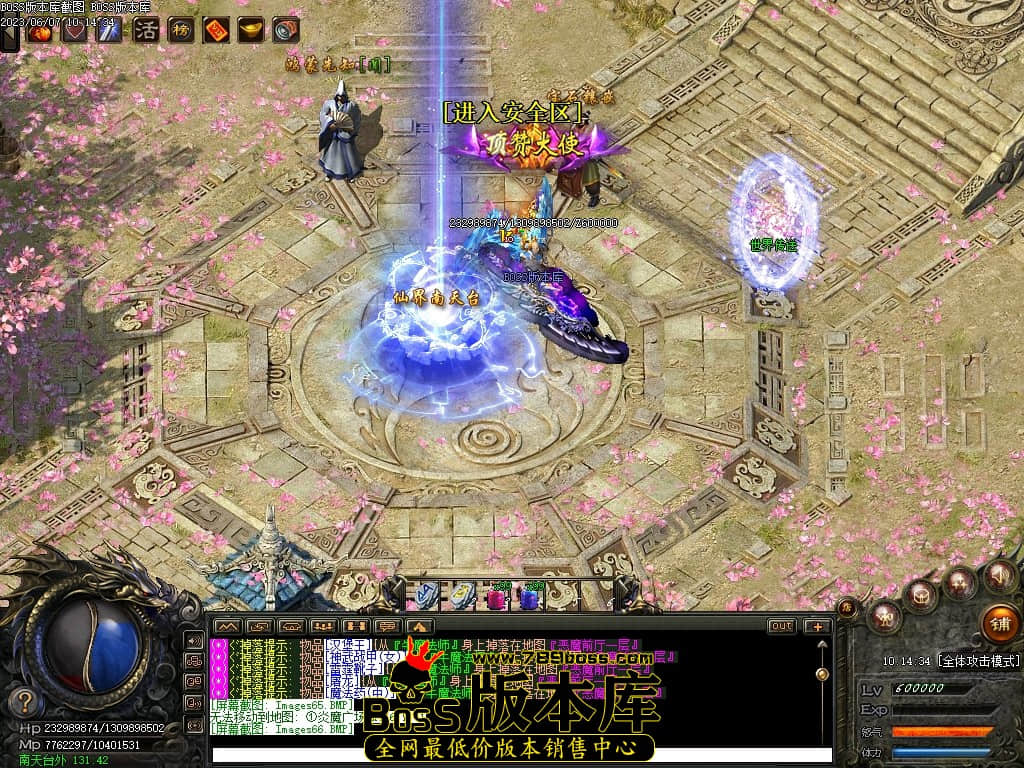Open the gold ingot shop icon

coord(251,30)
